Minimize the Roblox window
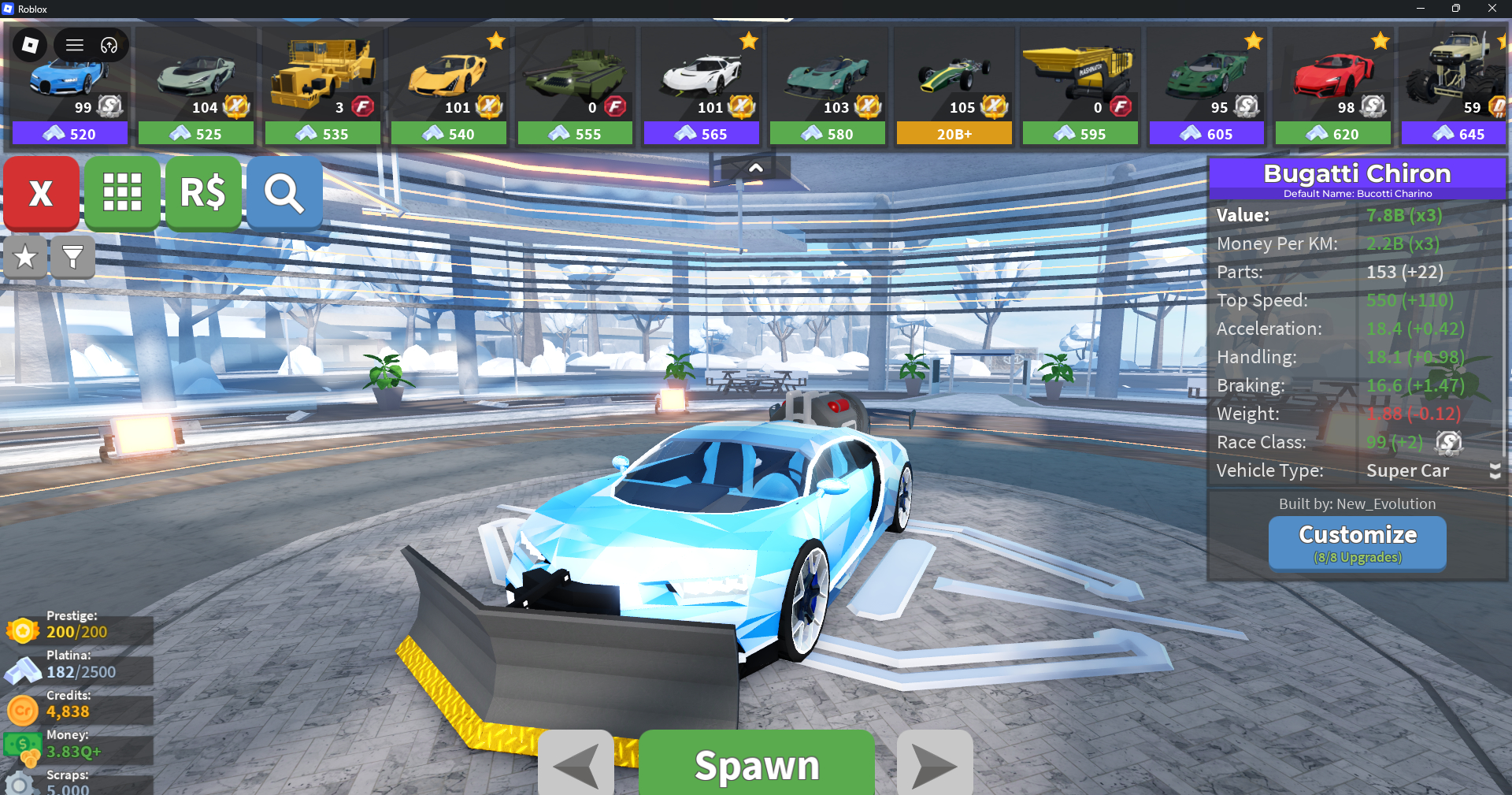The height and width of the screenshot is (795, 1512). [1420, 9]
